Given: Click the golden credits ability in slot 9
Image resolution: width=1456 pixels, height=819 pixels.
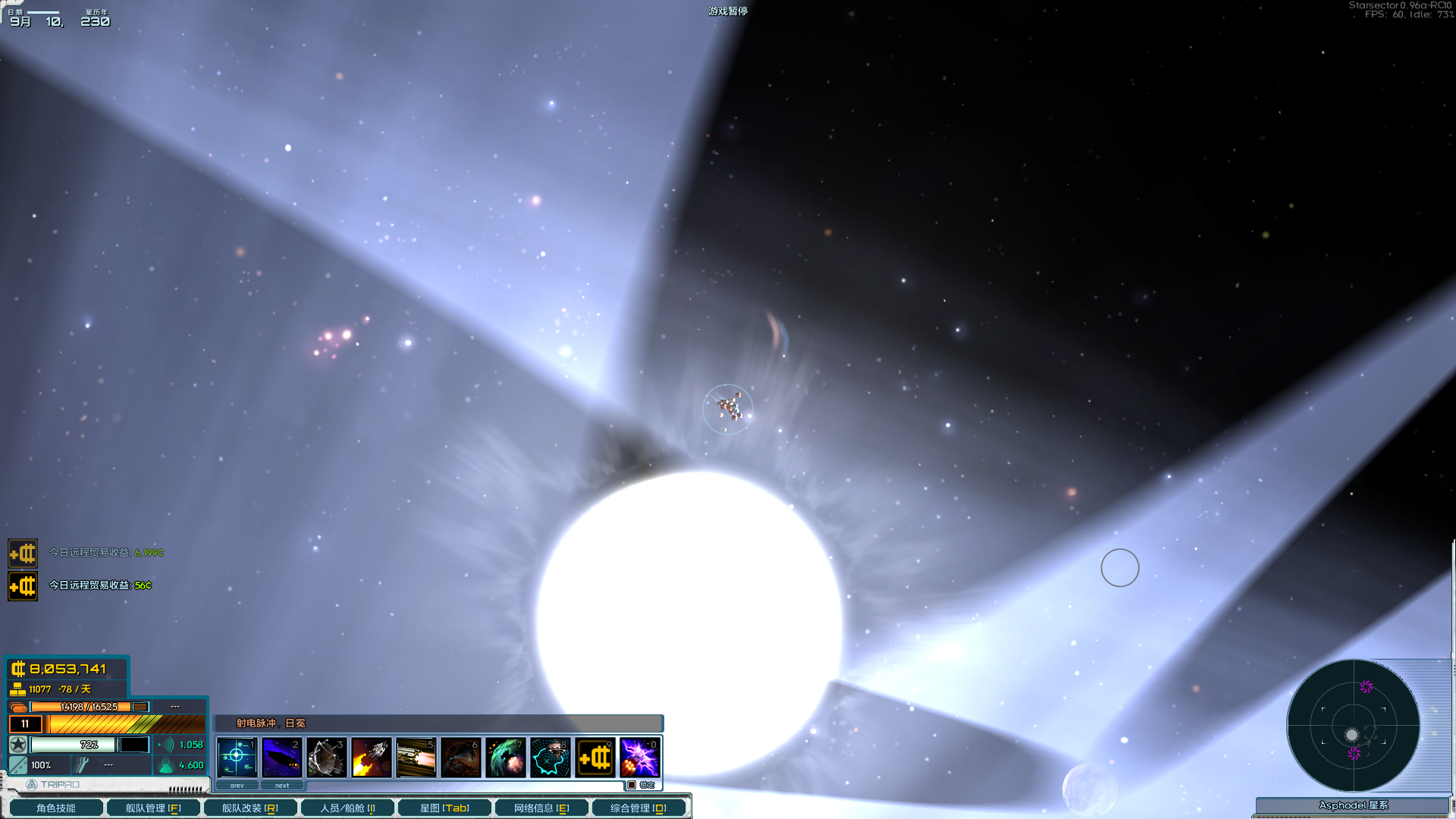Looking at the screenshot, I should (x=594, y=757).
